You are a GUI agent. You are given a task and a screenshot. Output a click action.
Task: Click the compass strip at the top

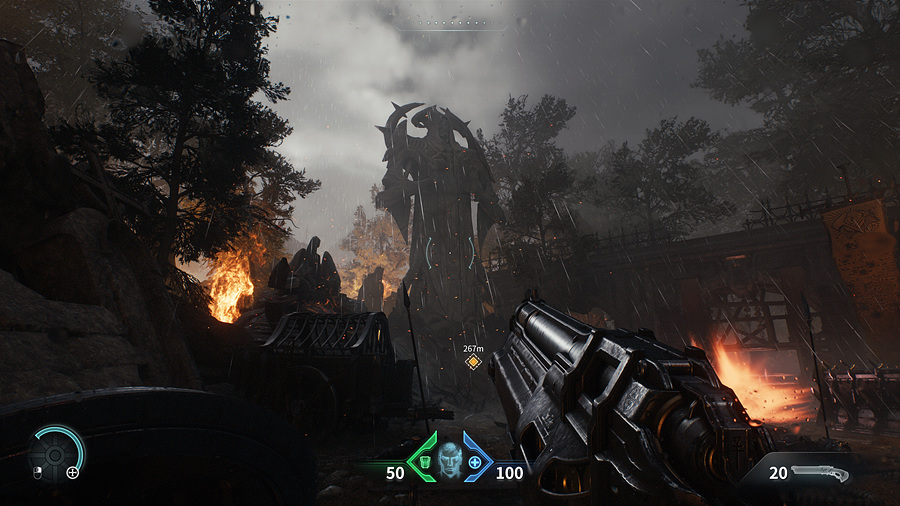[x=449, y=22]
